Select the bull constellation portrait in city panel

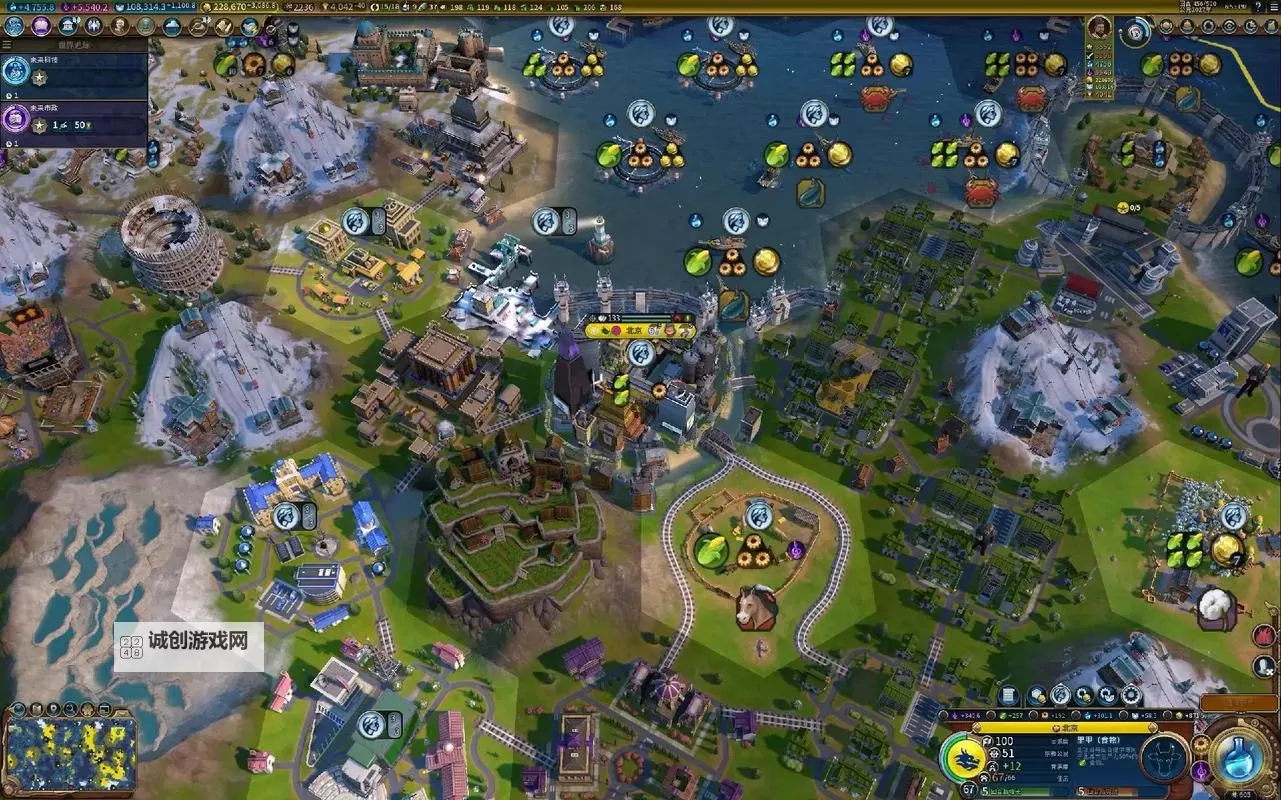pos(1164,759)
